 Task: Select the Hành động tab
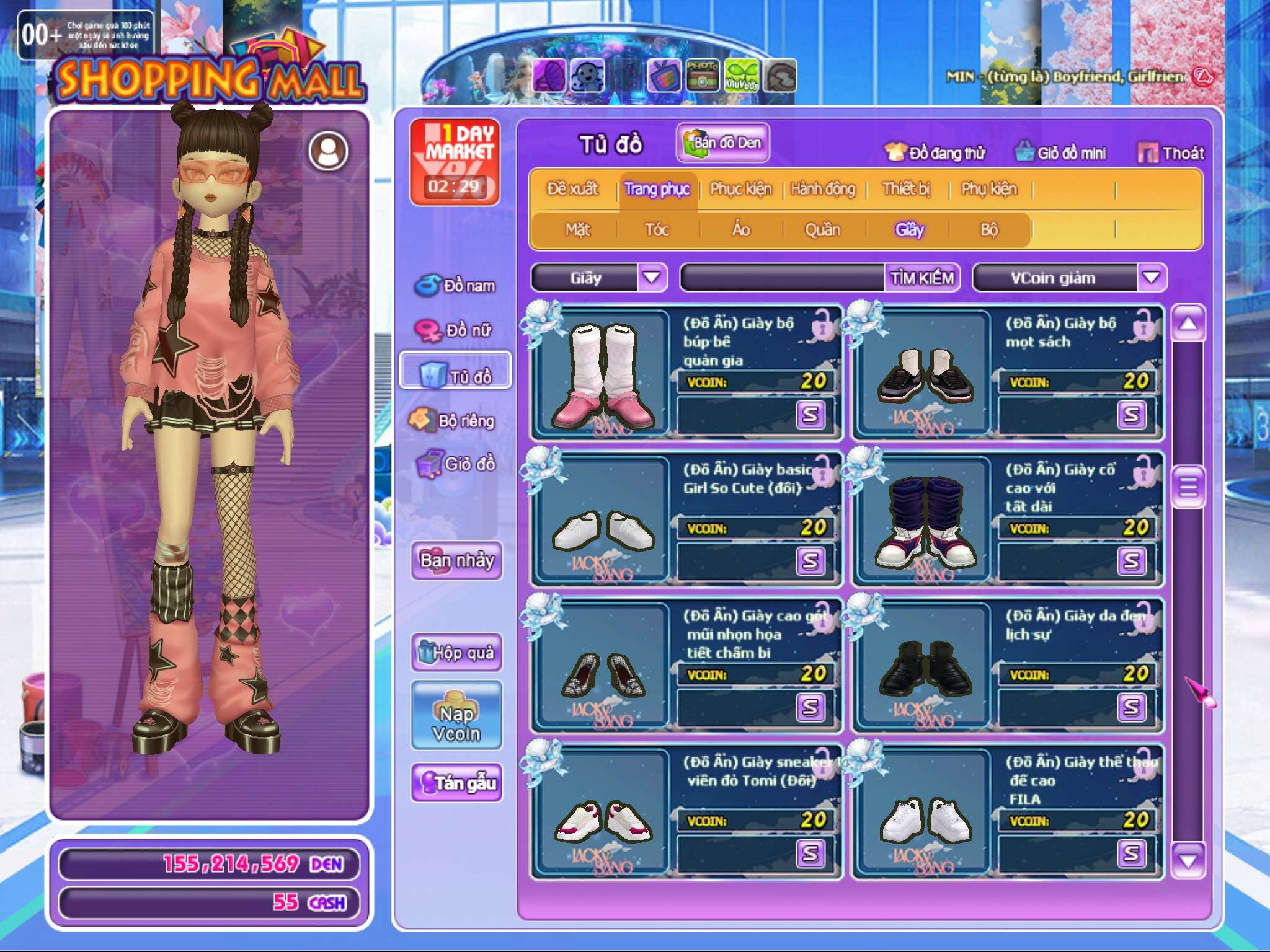pyautogui.click(x=822, y=189)
